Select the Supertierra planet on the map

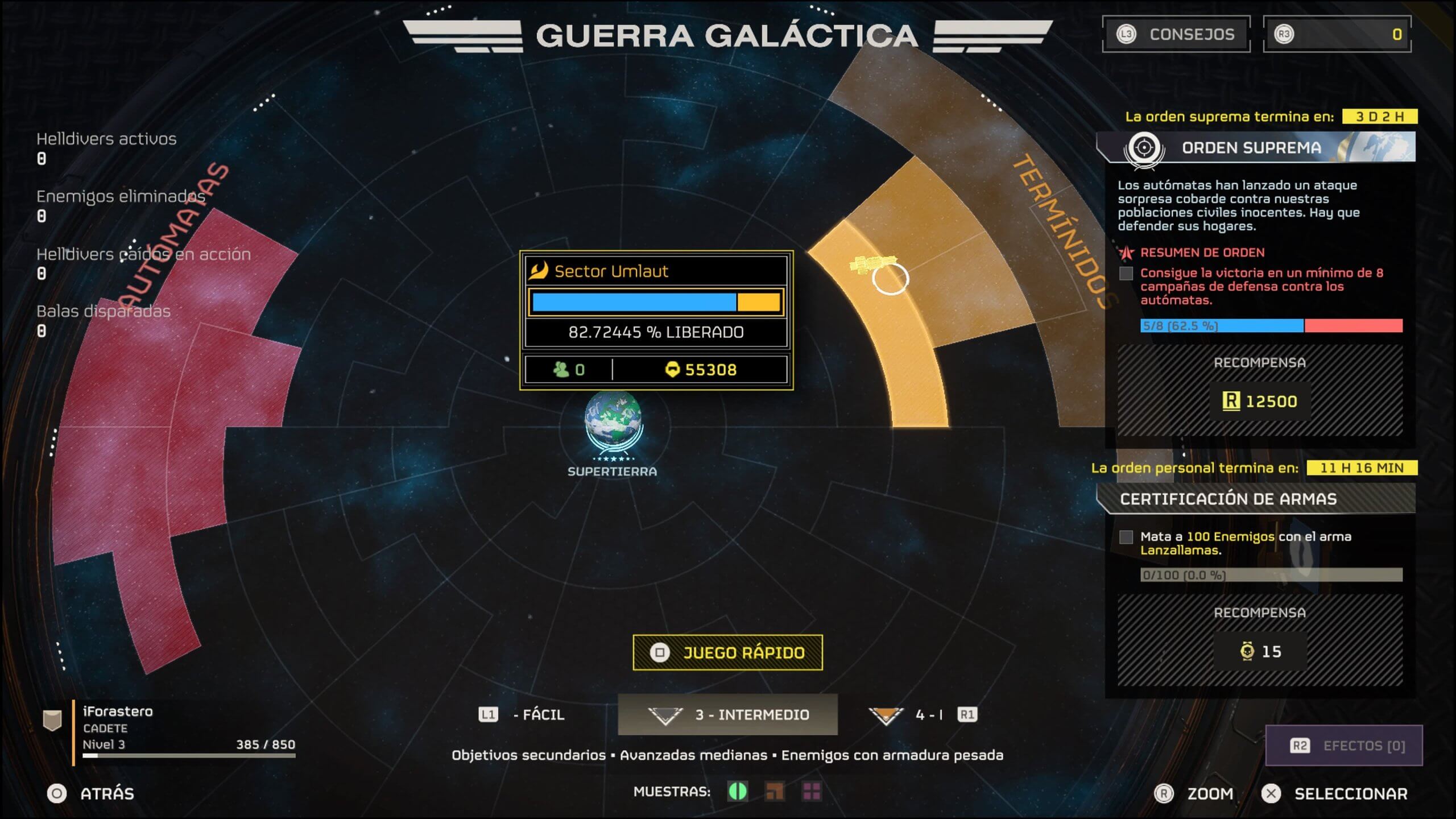(613, 421)
